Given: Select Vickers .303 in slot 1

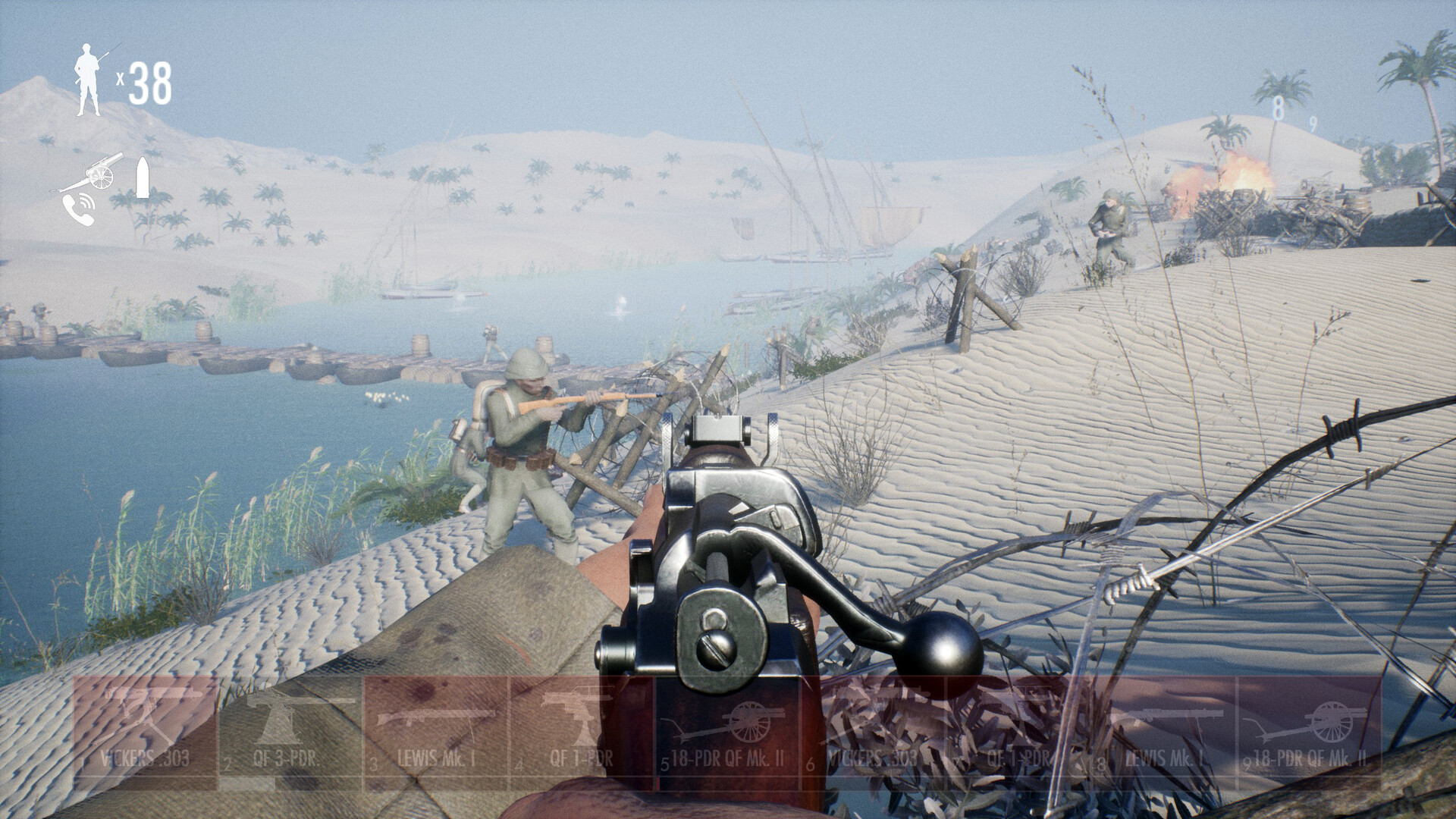Looking at the screenshot, I should tap(145, 723).
